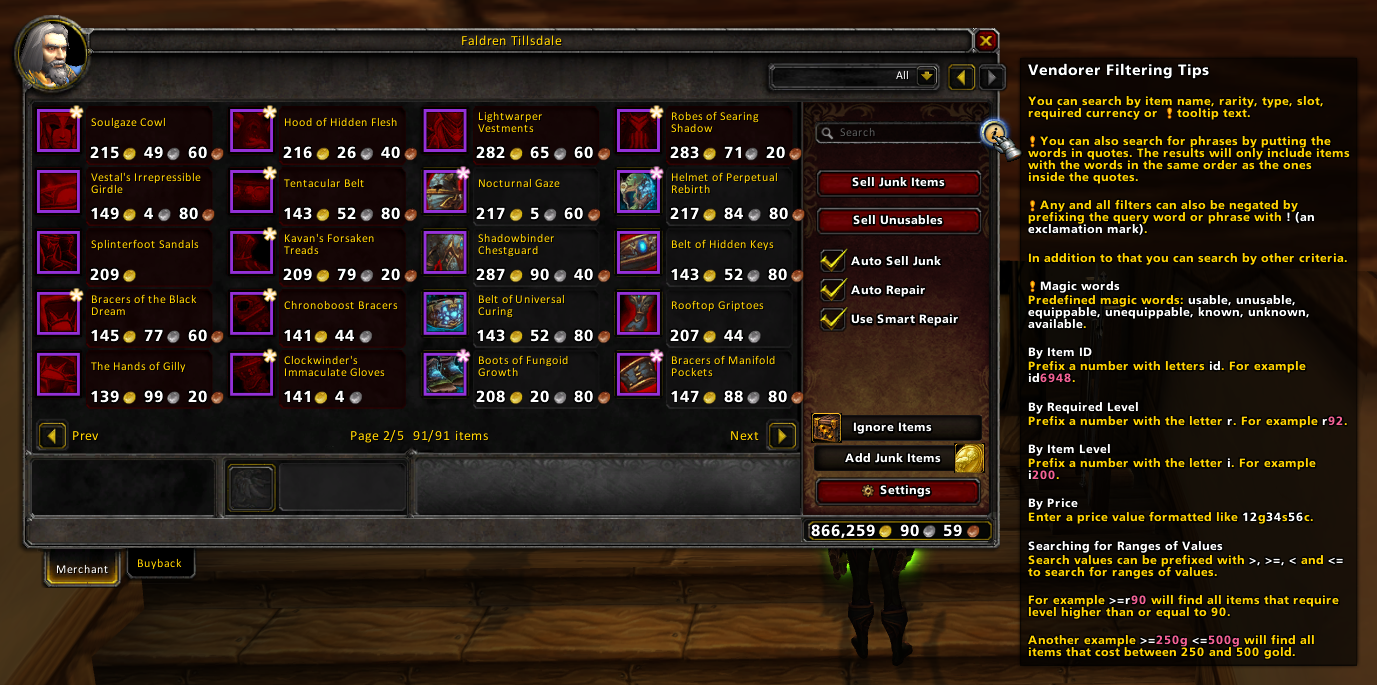Screen dimensions: 1377x685
Task: Click the vendor search box
Action: pos(897,132)
